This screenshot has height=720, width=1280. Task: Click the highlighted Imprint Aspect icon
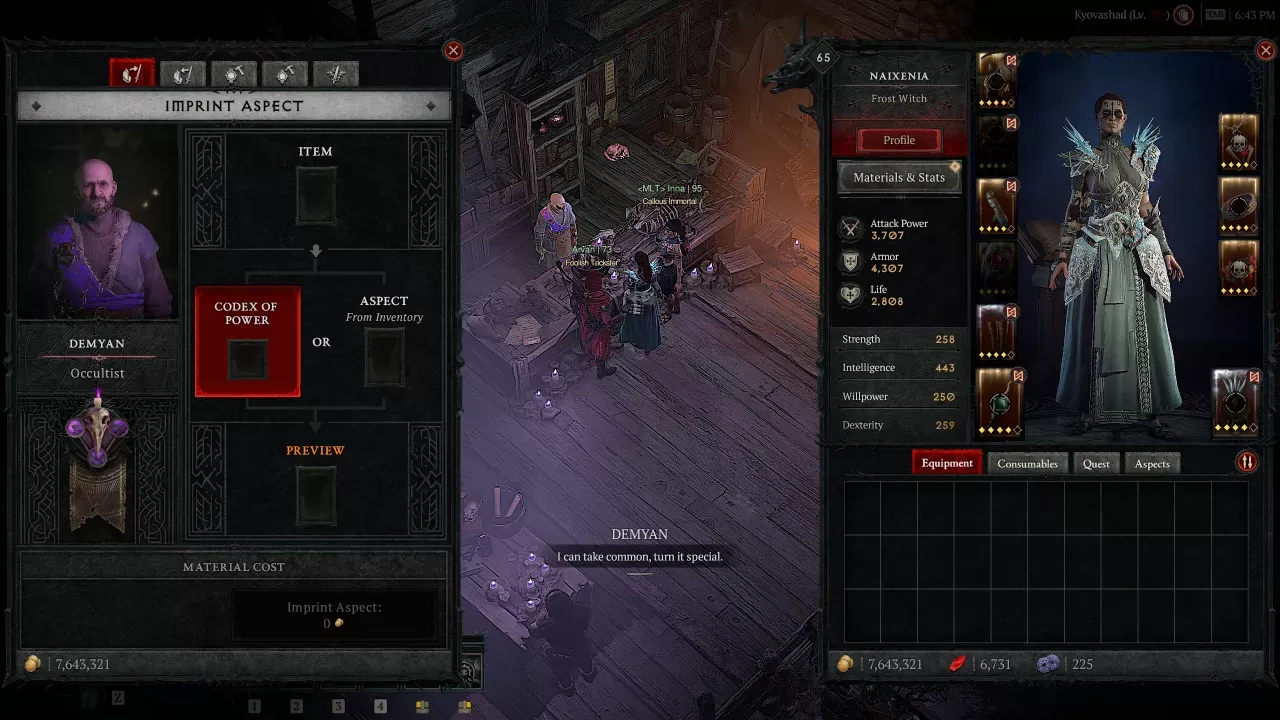pyautogui.click(x=132, y=72)
